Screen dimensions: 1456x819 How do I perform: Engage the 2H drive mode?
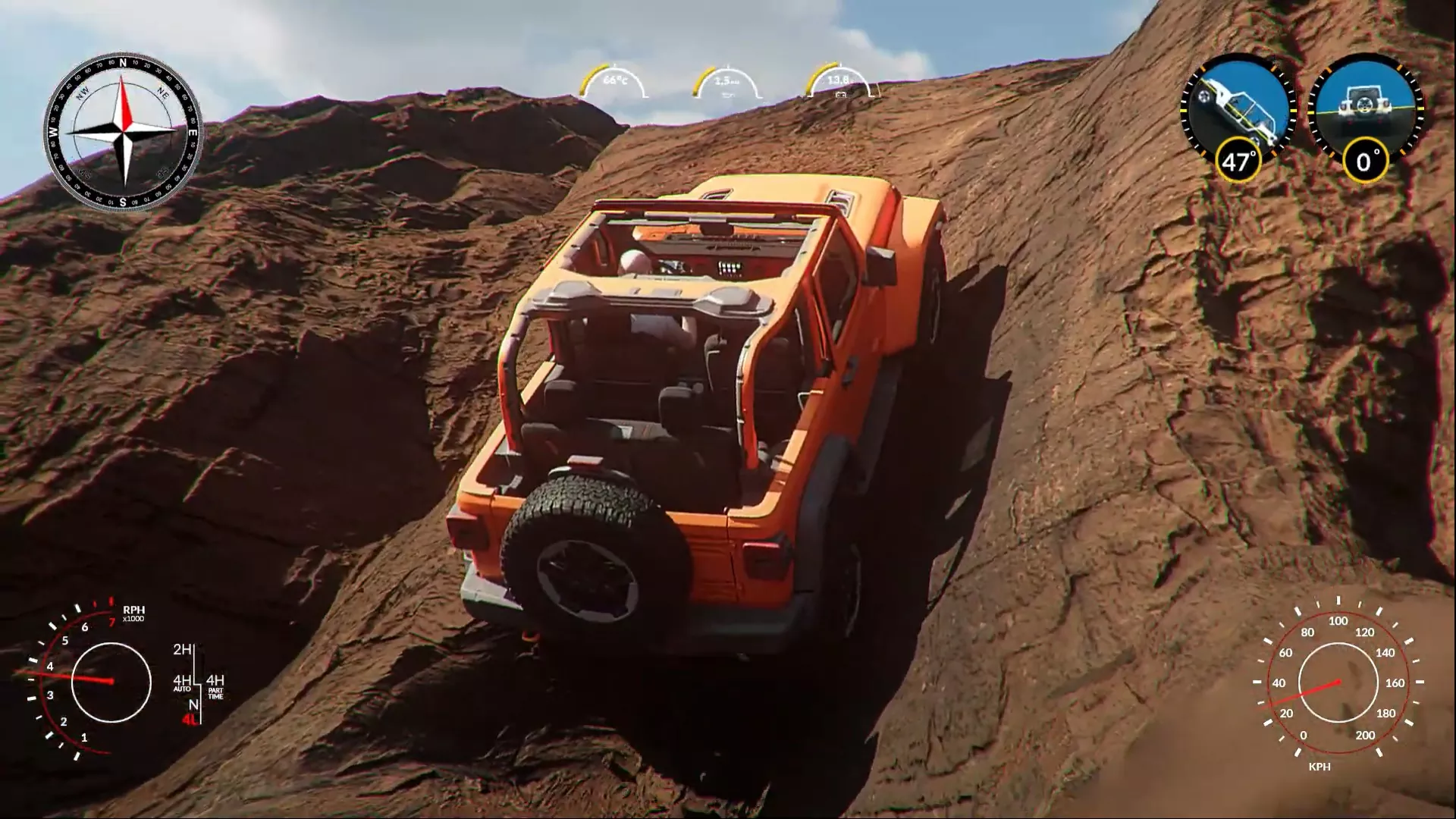[x=183, y=650]
